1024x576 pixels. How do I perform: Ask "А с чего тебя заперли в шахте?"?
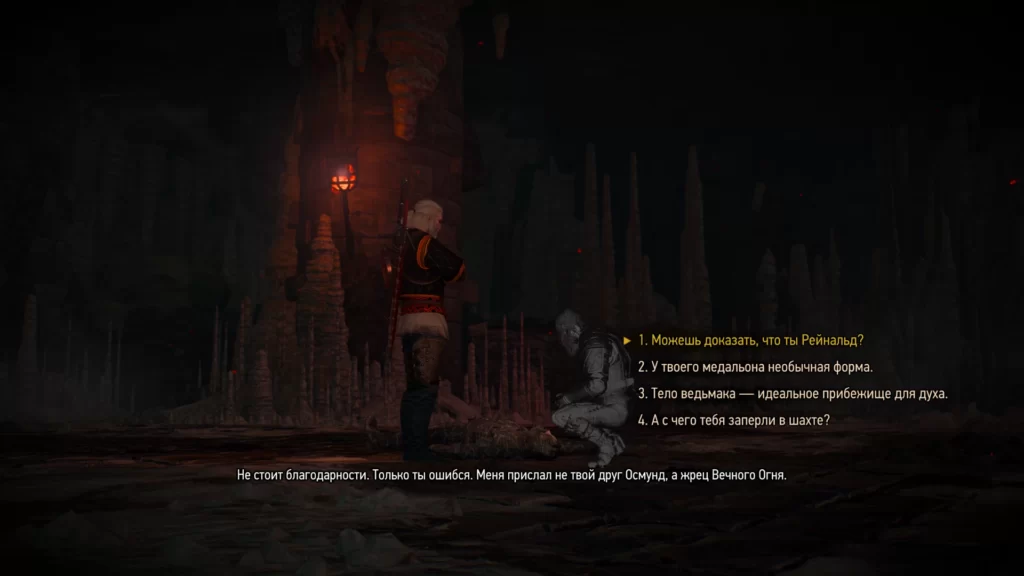coord(734,420)
